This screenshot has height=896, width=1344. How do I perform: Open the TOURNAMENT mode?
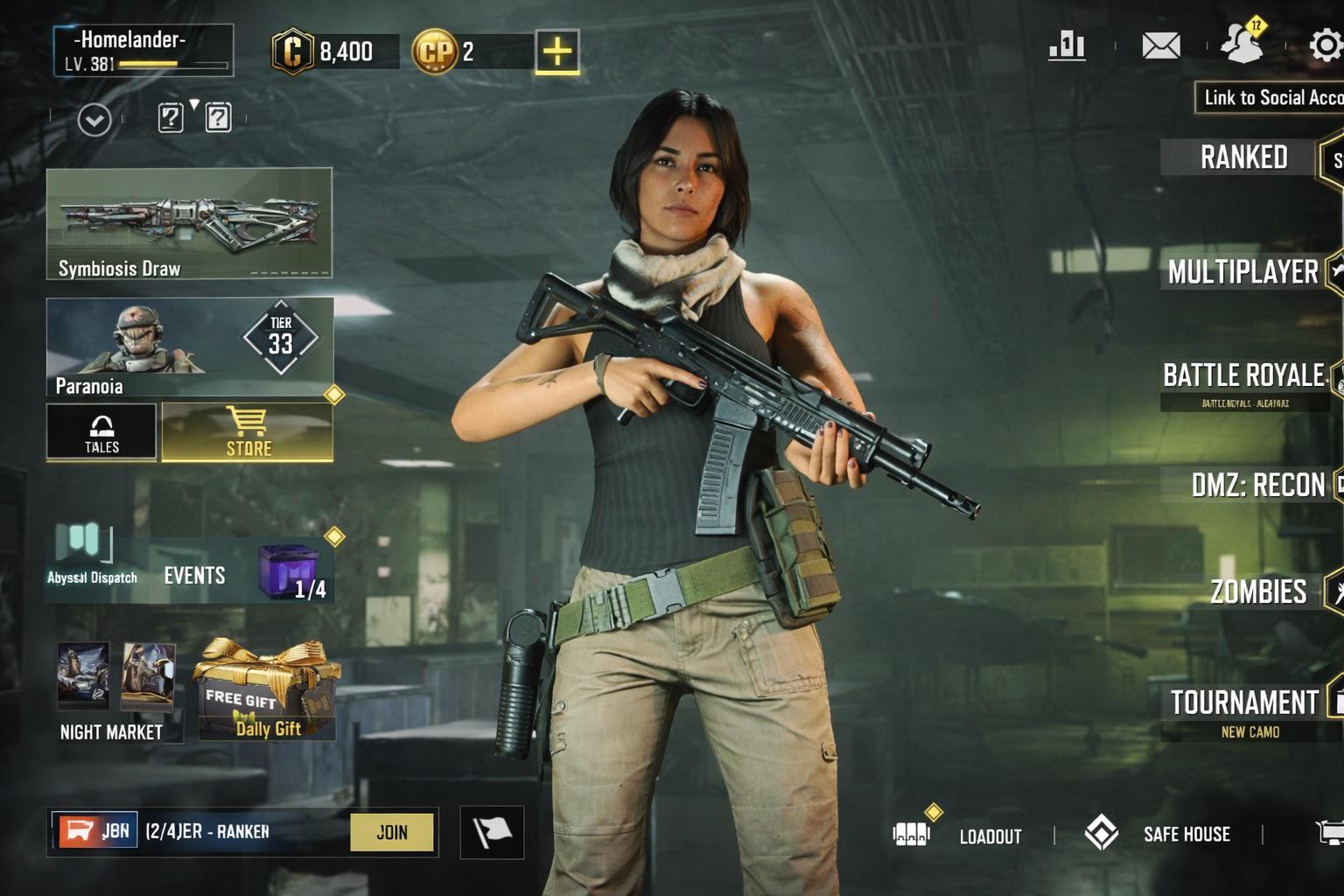pyautogui.click(x=1244, y=703)
